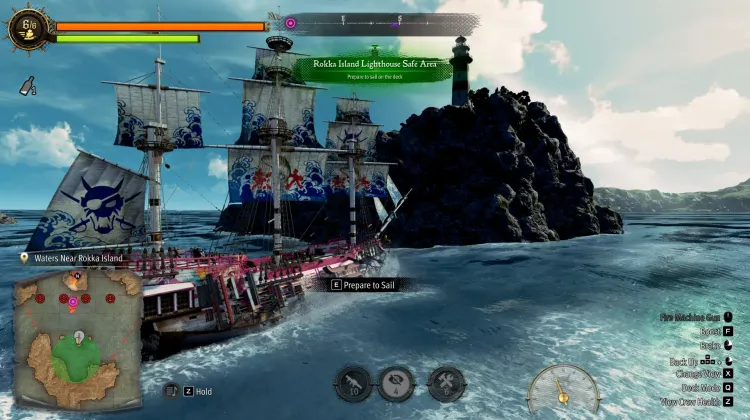Select the bottle item icon
Screen dimensions: 750x420
(26, 89)
